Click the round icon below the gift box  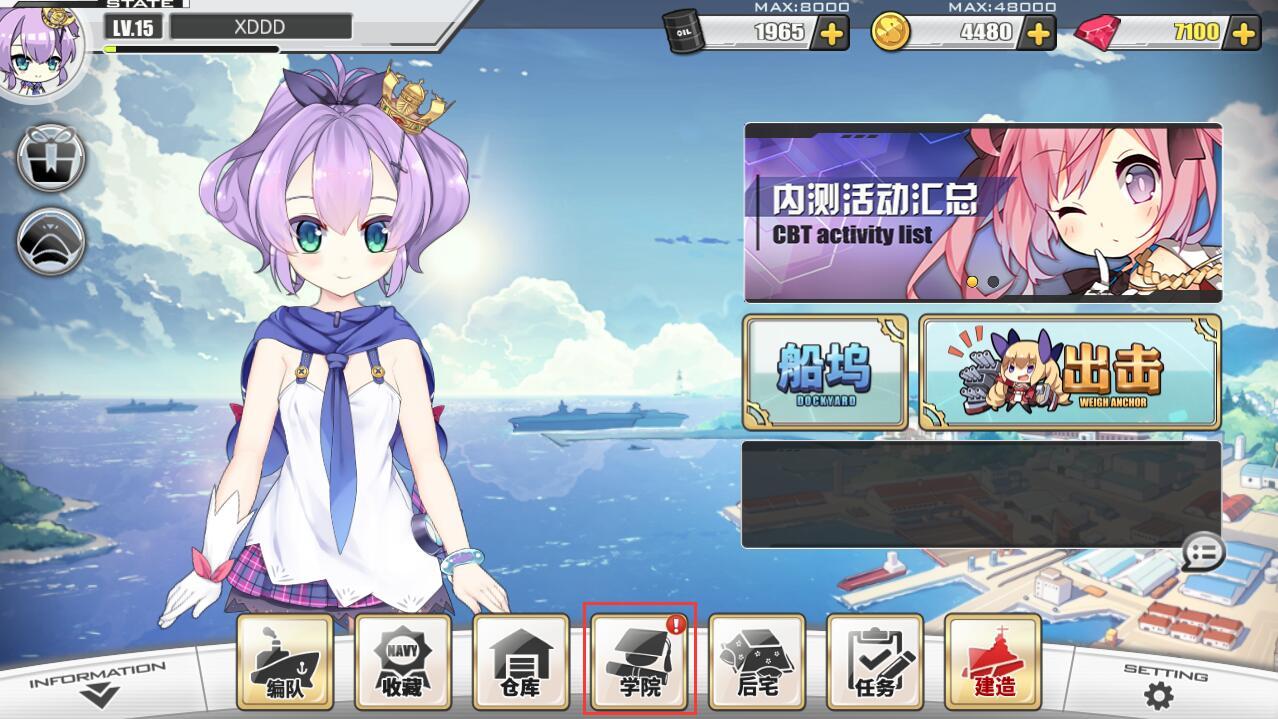(51, 241)
